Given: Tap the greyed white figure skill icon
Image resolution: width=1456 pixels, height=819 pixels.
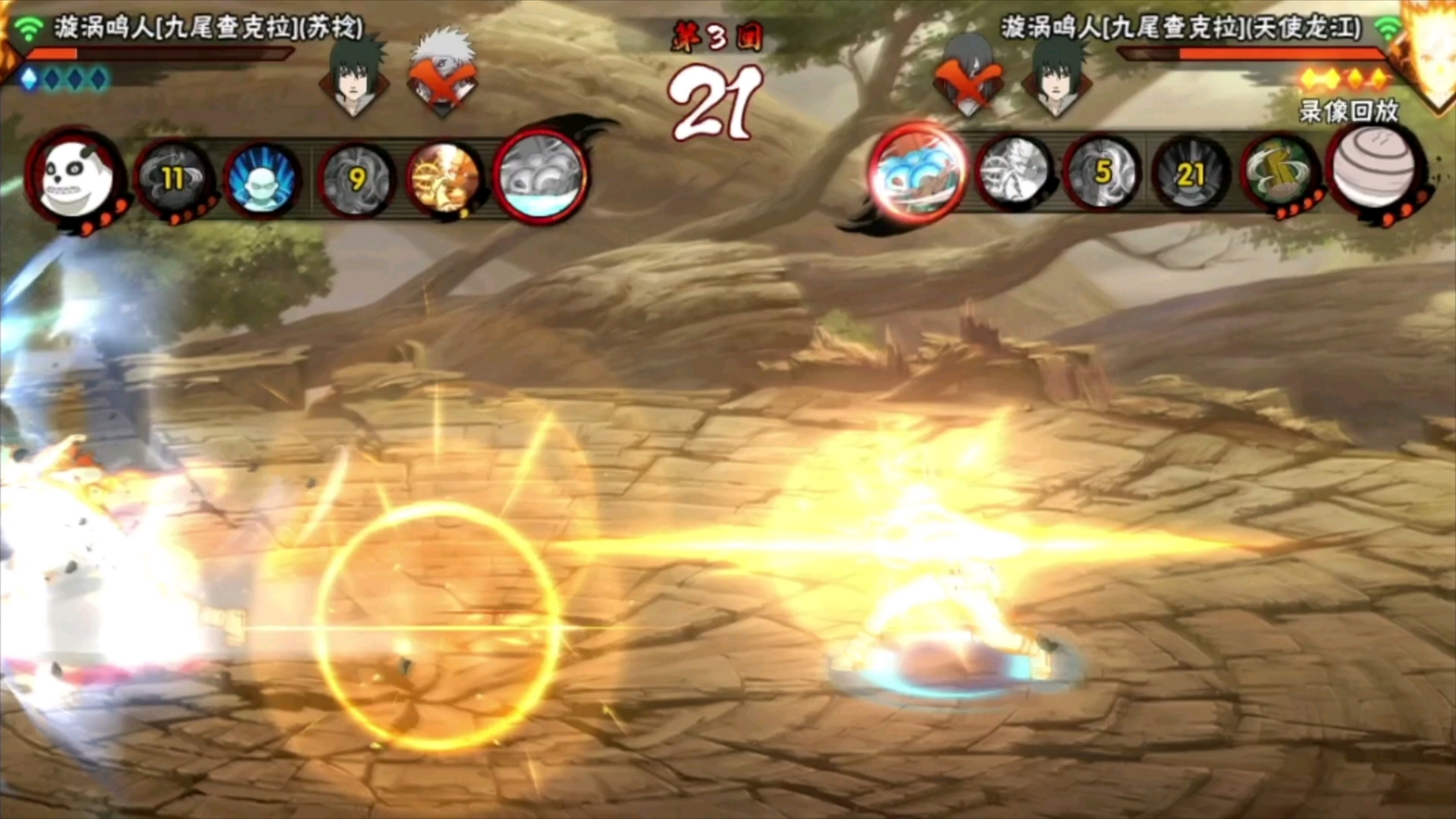Looking at the screenshot, I should point(1014,173).
